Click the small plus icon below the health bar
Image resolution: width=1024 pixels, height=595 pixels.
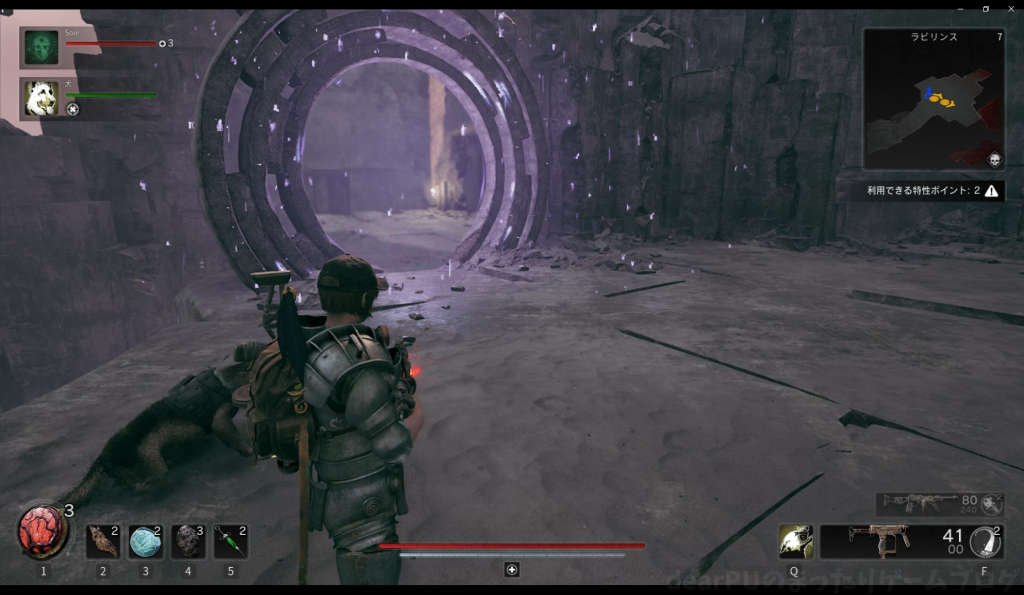pos(512,569)
